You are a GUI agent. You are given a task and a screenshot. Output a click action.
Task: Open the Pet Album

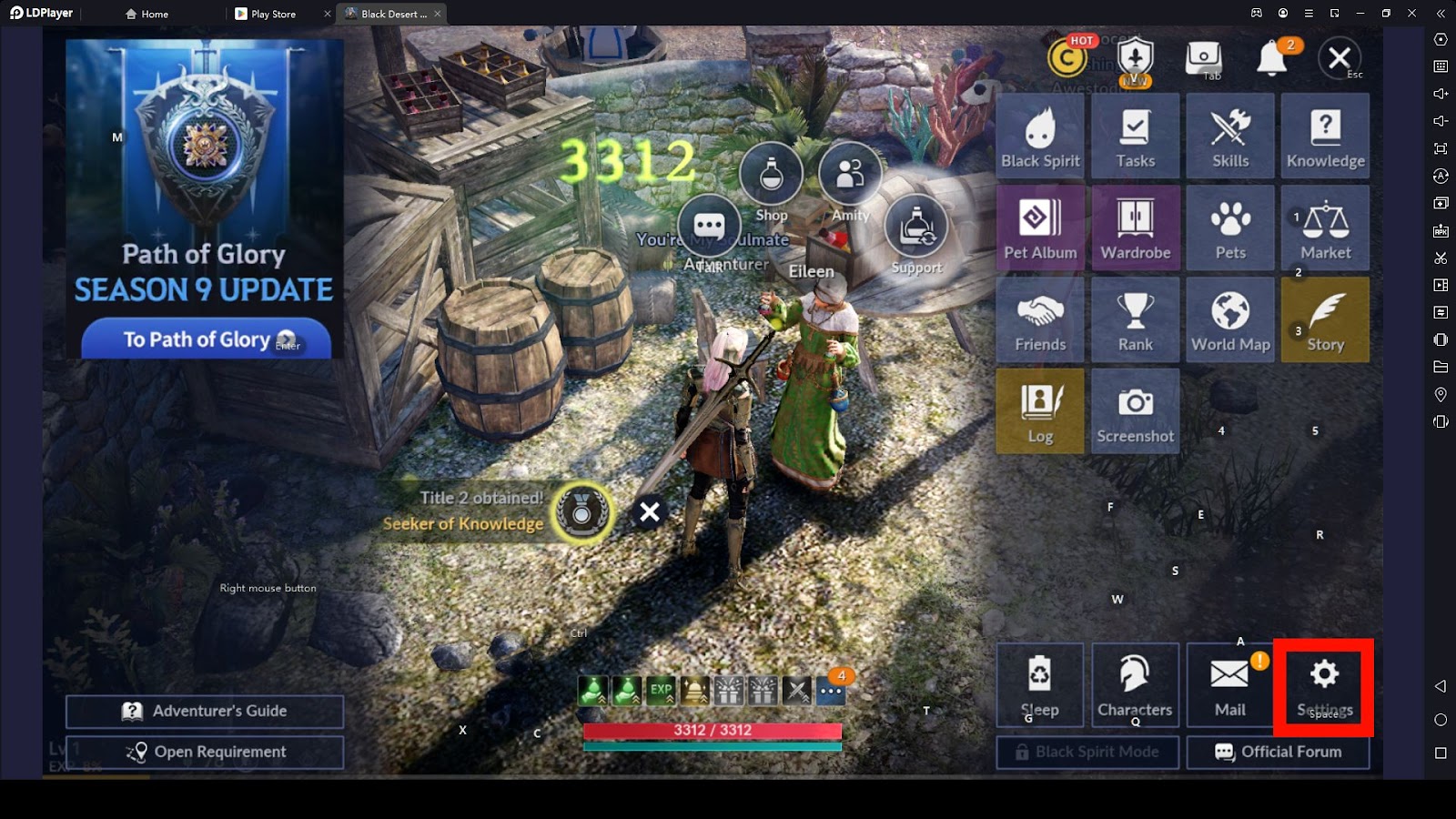tap(1040, 228)
